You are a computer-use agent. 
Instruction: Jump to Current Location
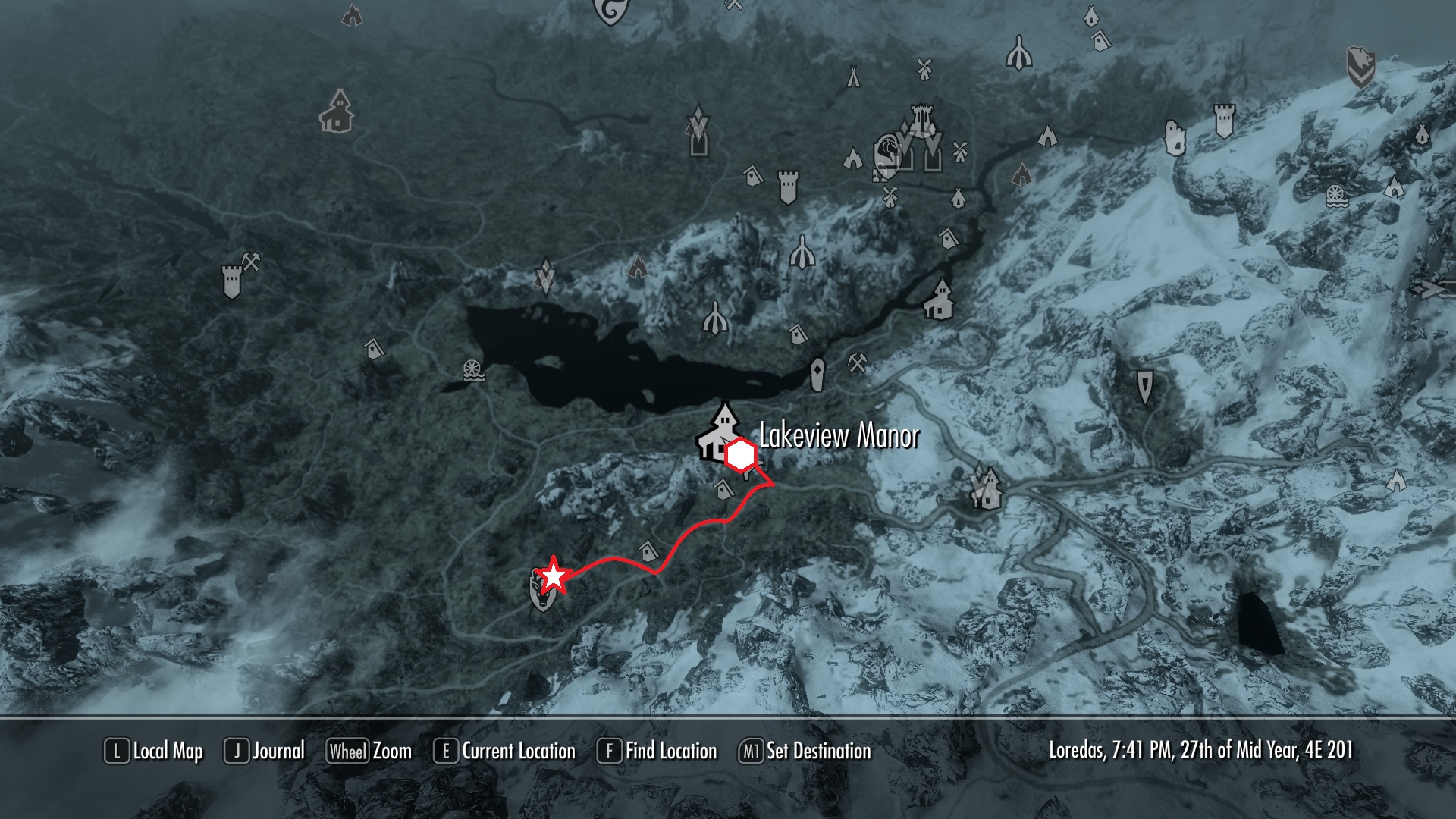pos(504,751)
